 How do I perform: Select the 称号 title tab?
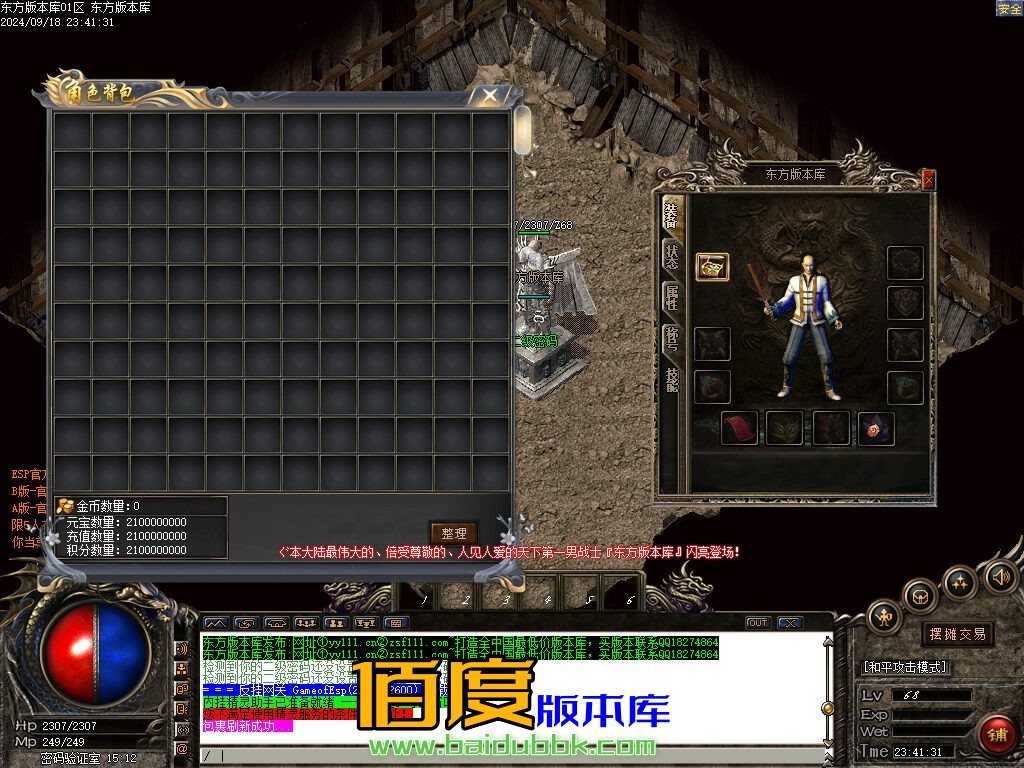tap(672, 339)
